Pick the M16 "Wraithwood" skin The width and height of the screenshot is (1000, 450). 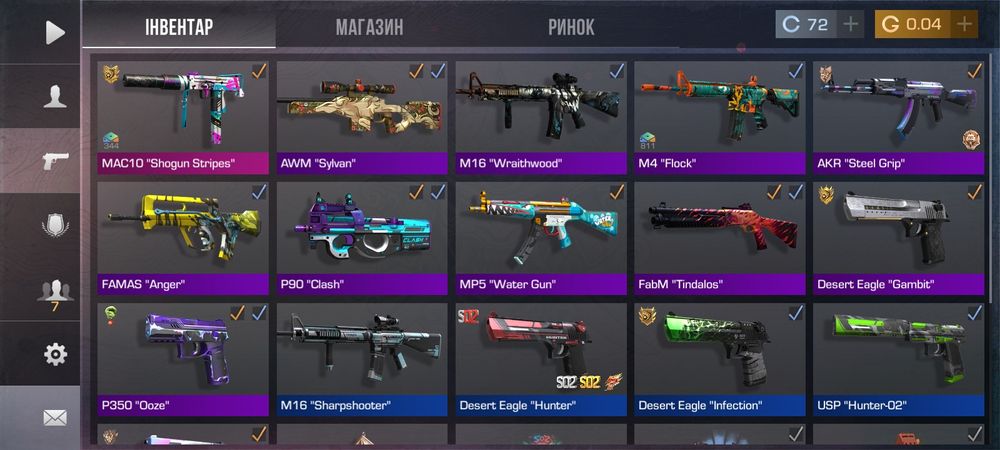pos(541,116)
